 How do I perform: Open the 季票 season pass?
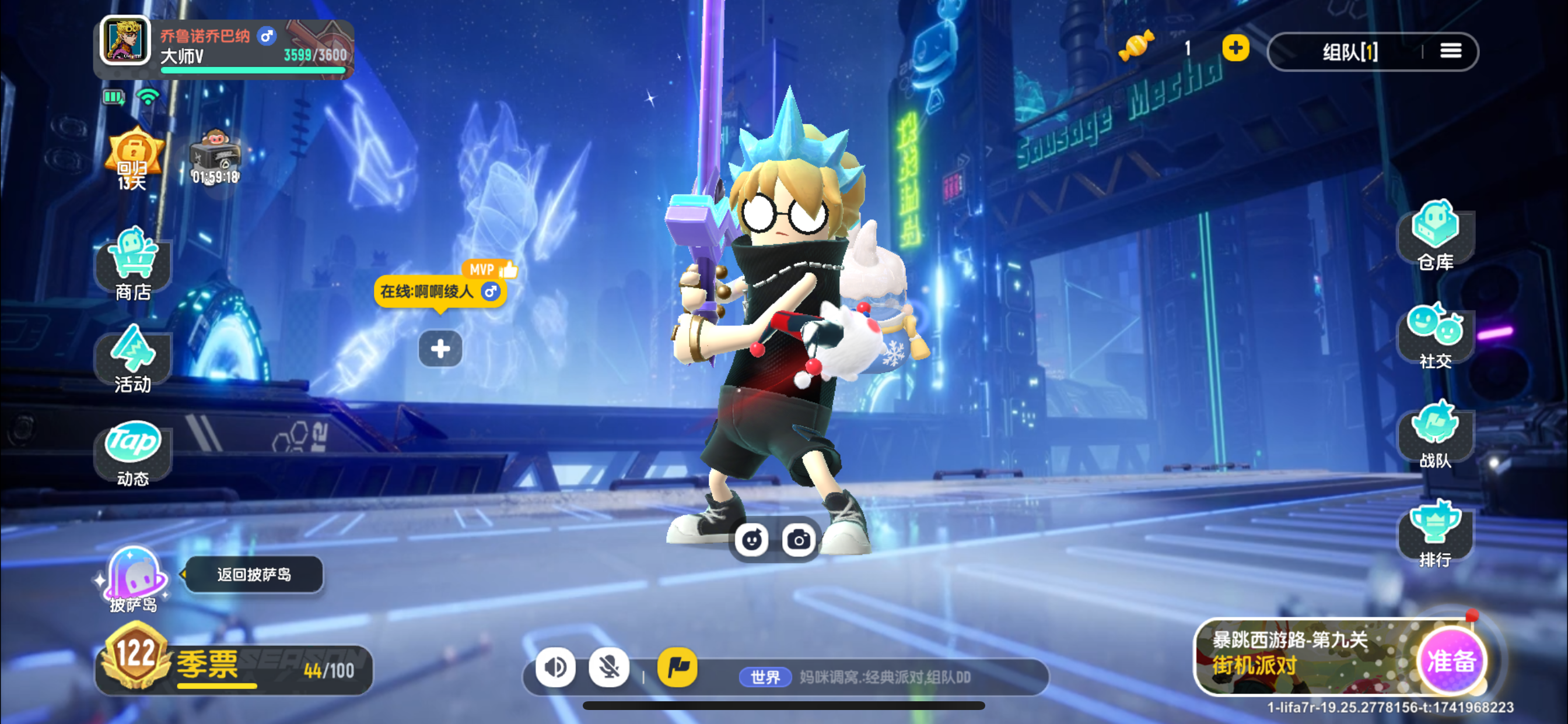[x=235, y=667]
